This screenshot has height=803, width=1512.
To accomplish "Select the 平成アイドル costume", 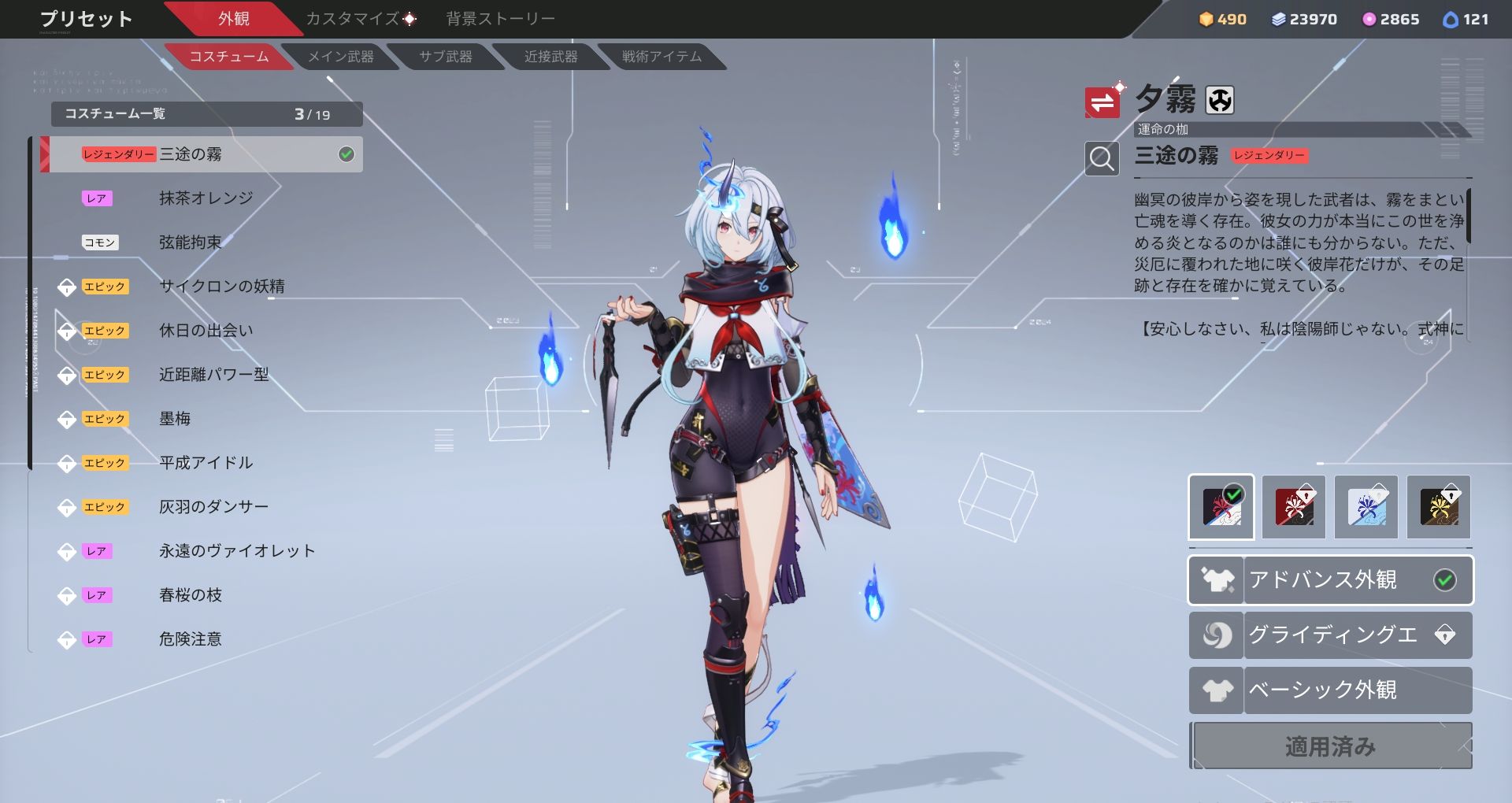I will point(206,463).
